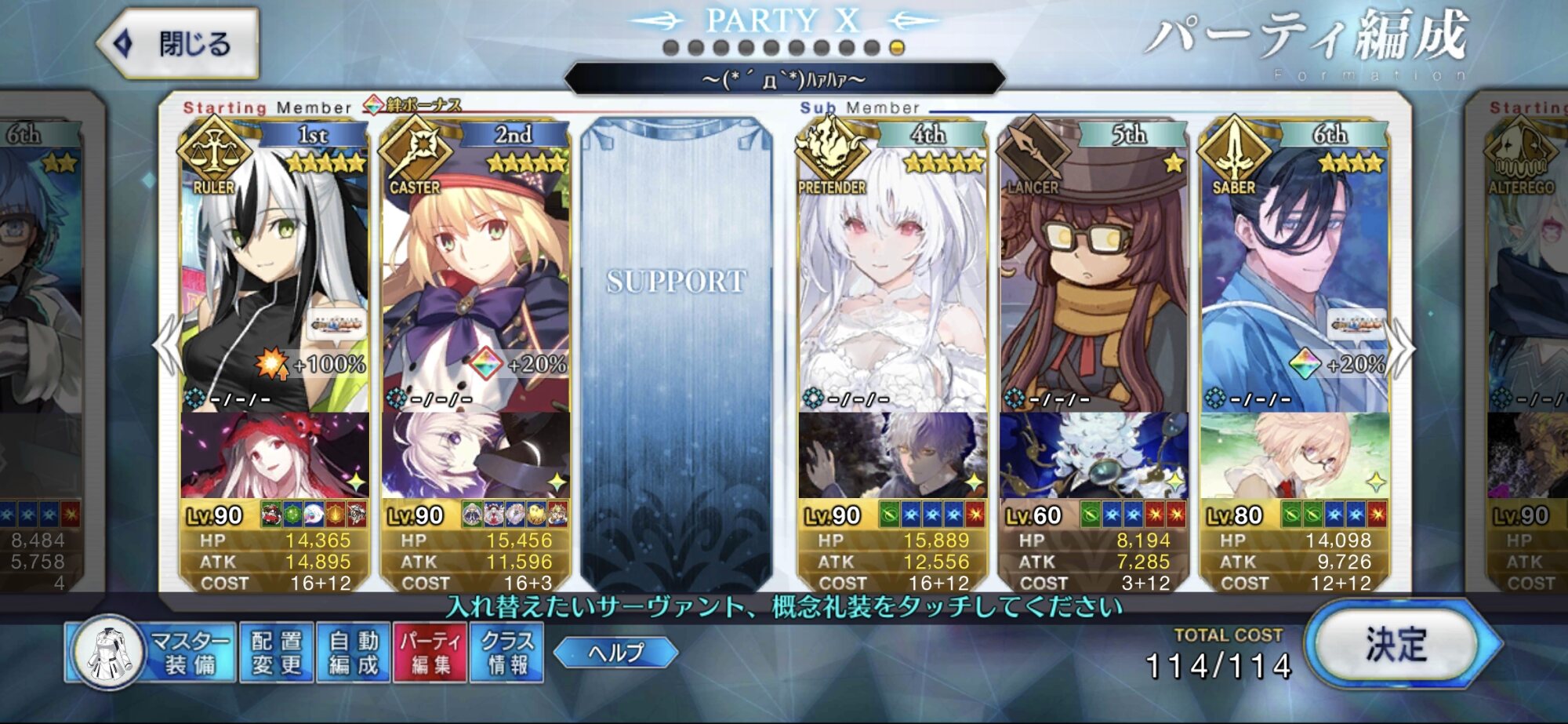This screenshot has height=724, width=1568.
Task: Open the ヘルプ help button
Action: [x=616, y=653]
